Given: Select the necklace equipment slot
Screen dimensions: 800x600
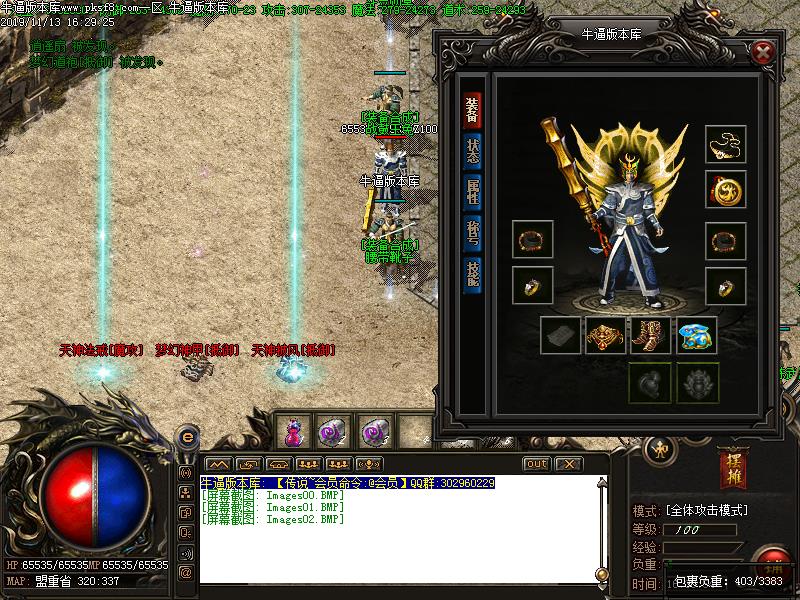Looking at the screenshot, I should point(724,145).
